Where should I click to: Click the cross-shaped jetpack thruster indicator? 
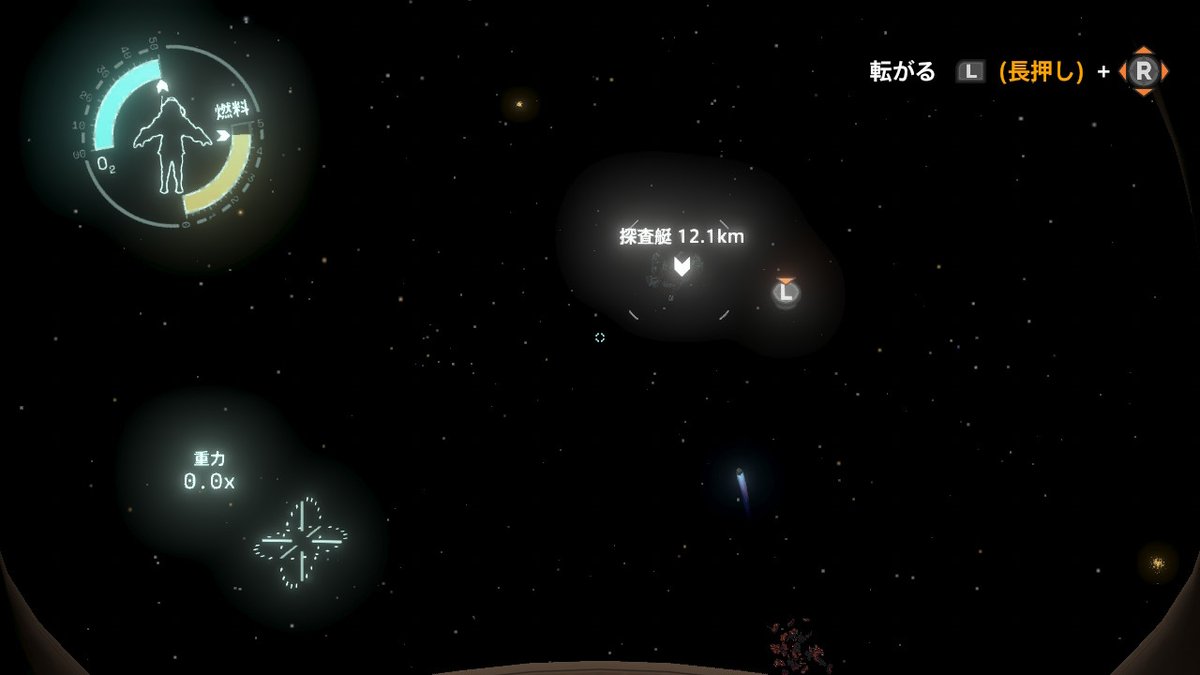[x=300, y=544]
